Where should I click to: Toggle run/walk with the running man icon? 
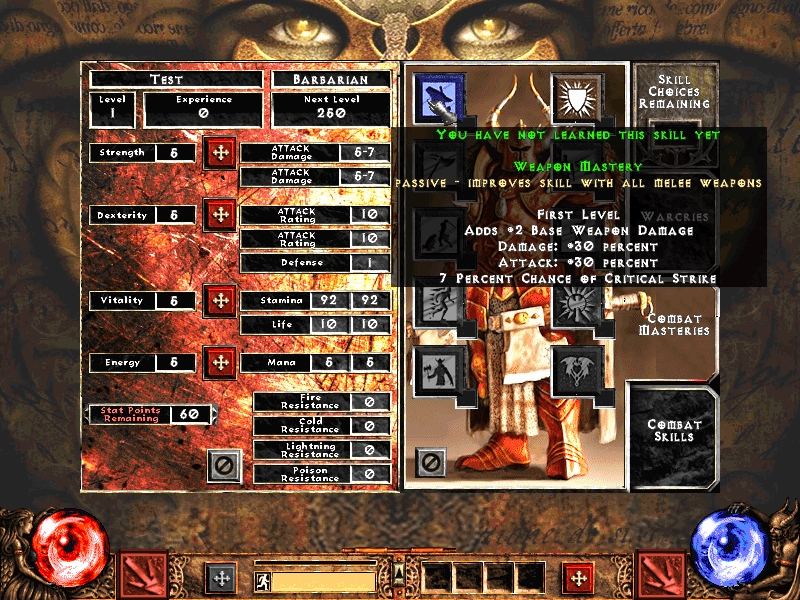[x=261, y=579]
